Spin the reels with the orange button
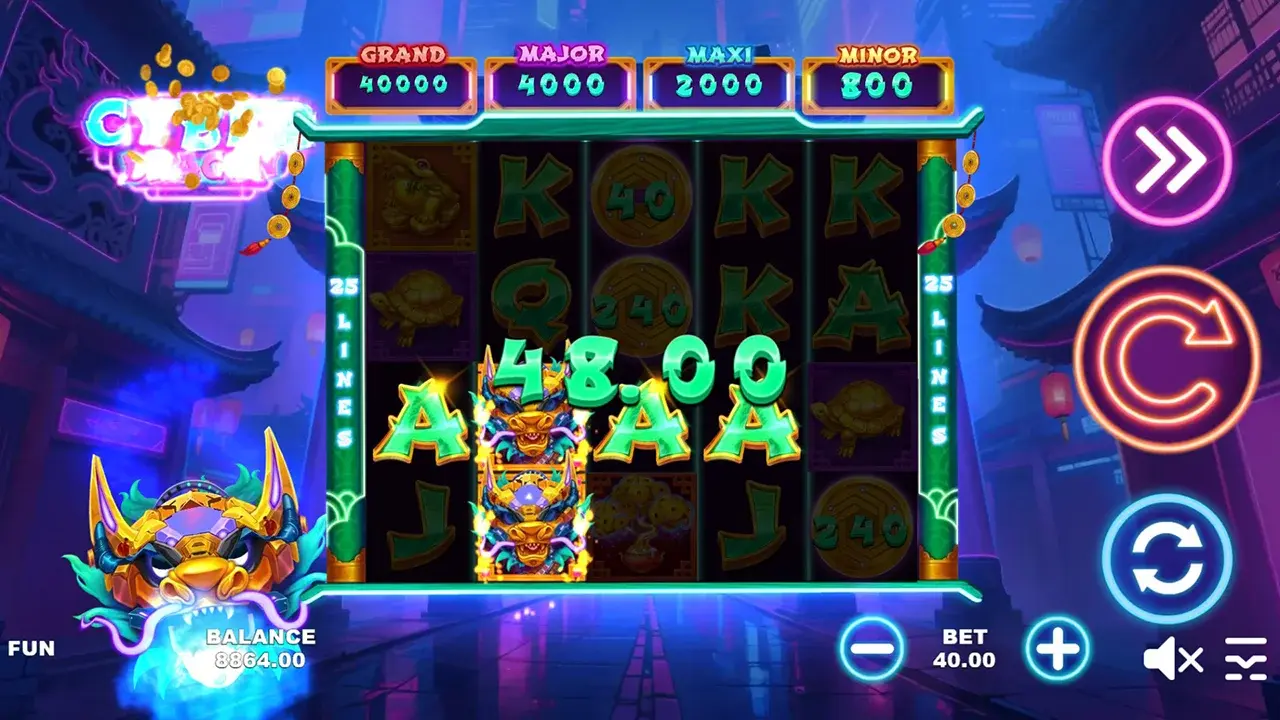The height and width of the screenshot is (720, 1280). [1166, 360]
